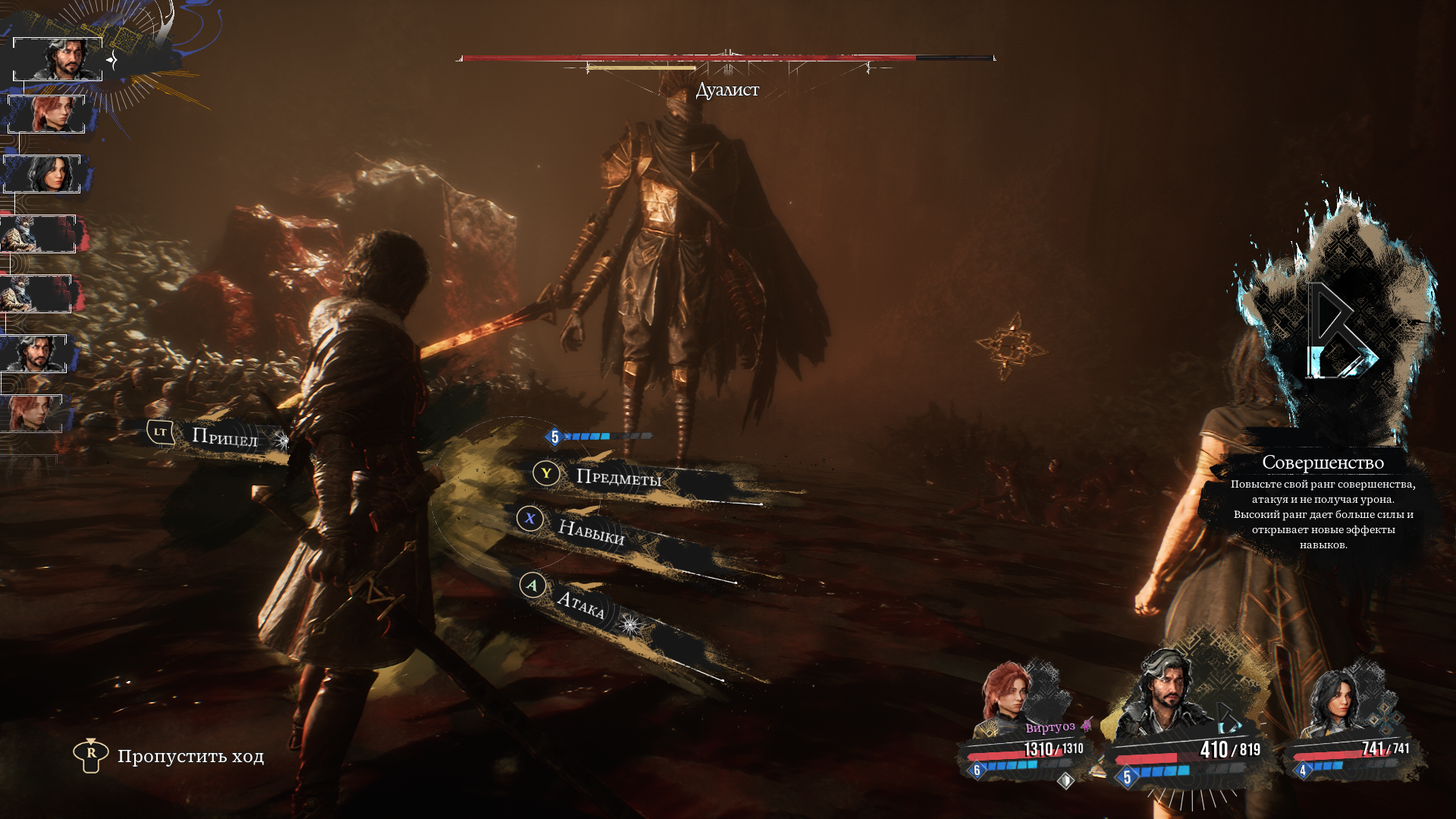This screenshot has width=1456, height=819.
Task: Select the black-haired woman in the turn order
Action: (x=44, y=174)
